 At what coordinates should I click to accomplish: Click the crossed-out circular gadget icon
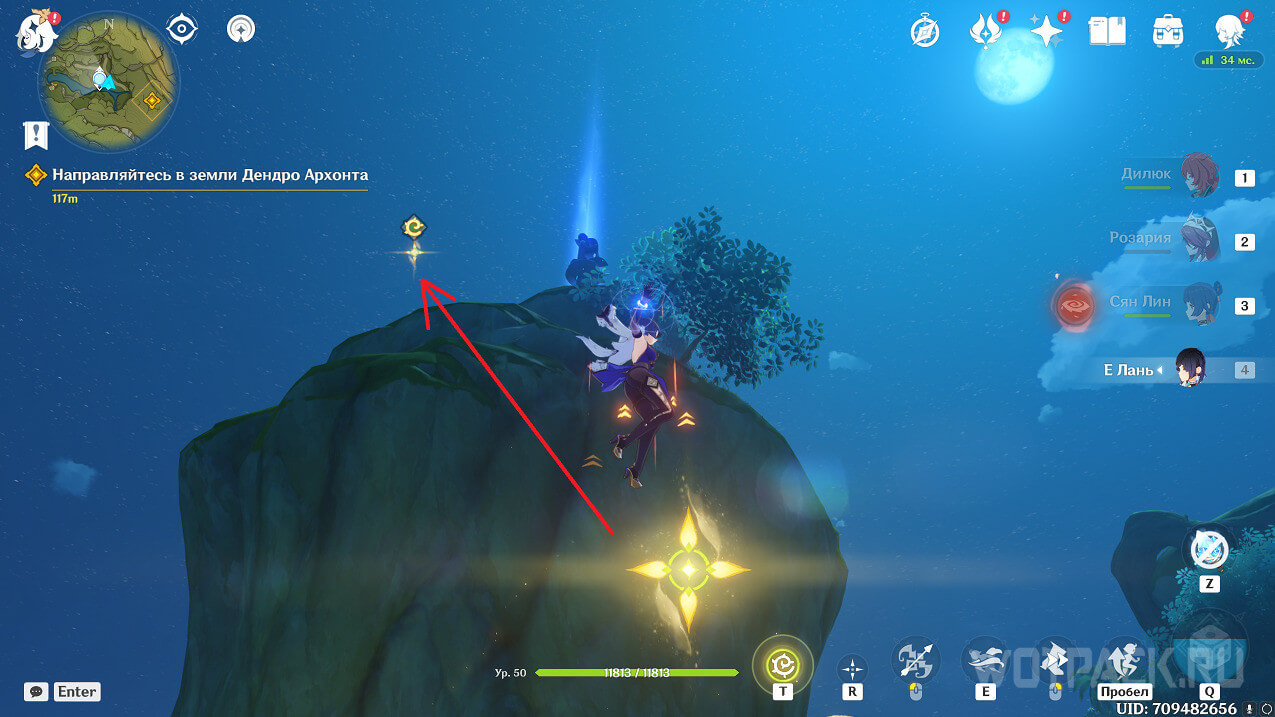click(x=1209, y=548)
